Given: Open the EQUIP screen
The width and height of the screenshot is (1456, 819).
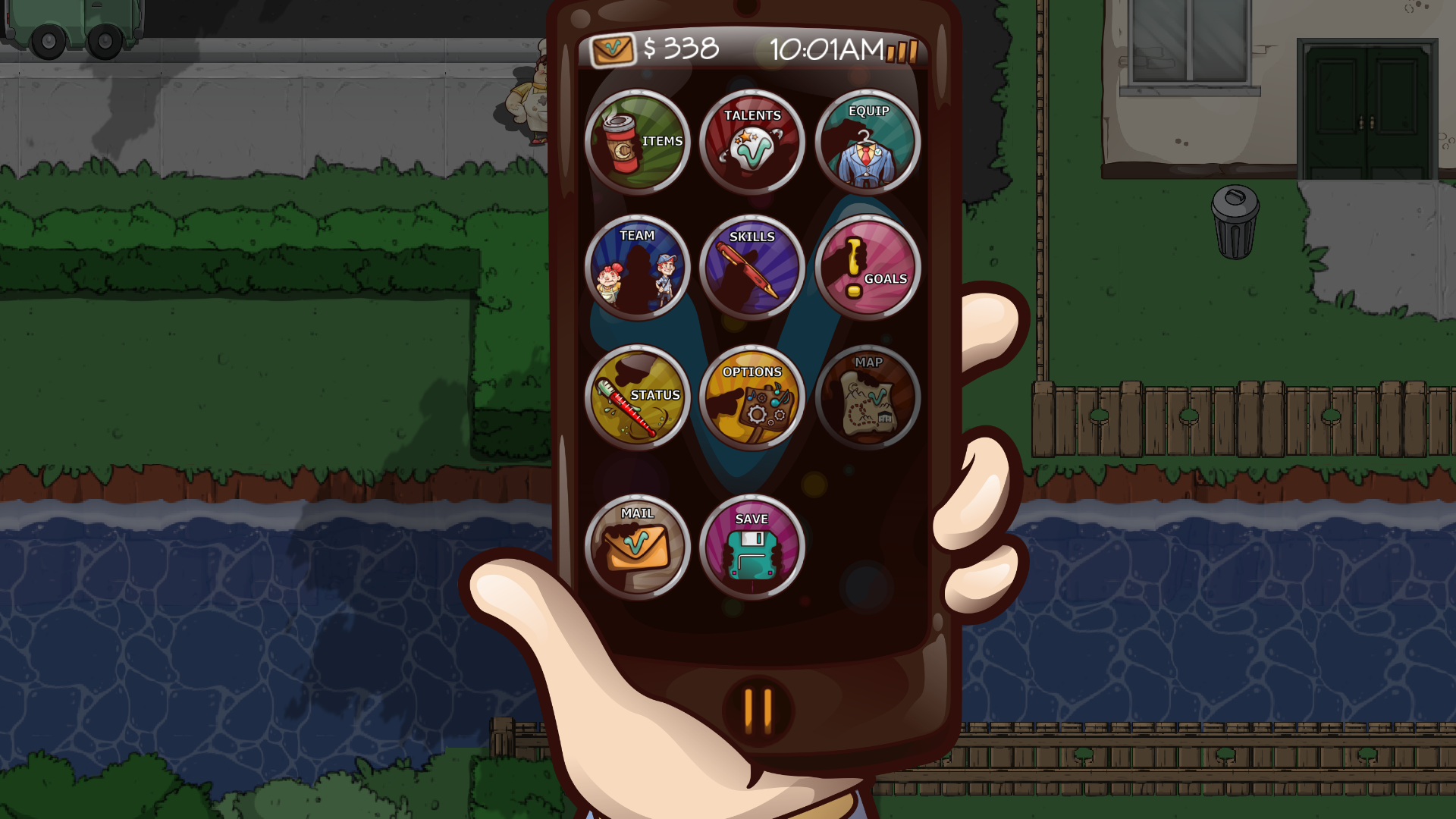Looking at the screenshot, I should pos(868,142).
